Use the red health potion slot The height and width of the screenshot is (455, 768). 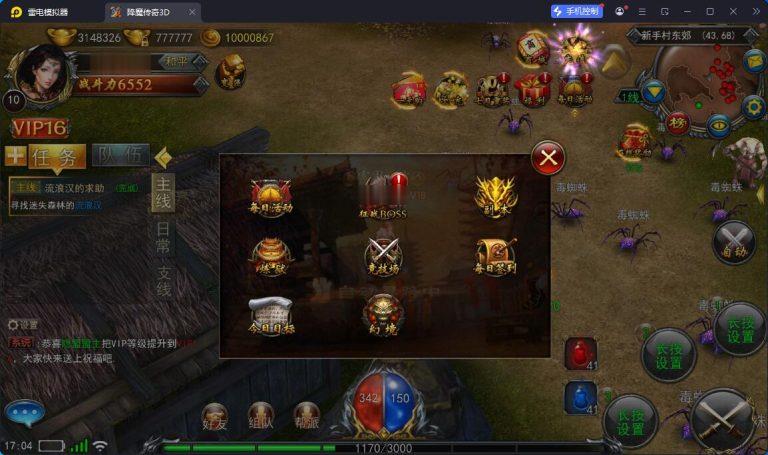pyautogui.click(x=581, y=354)
